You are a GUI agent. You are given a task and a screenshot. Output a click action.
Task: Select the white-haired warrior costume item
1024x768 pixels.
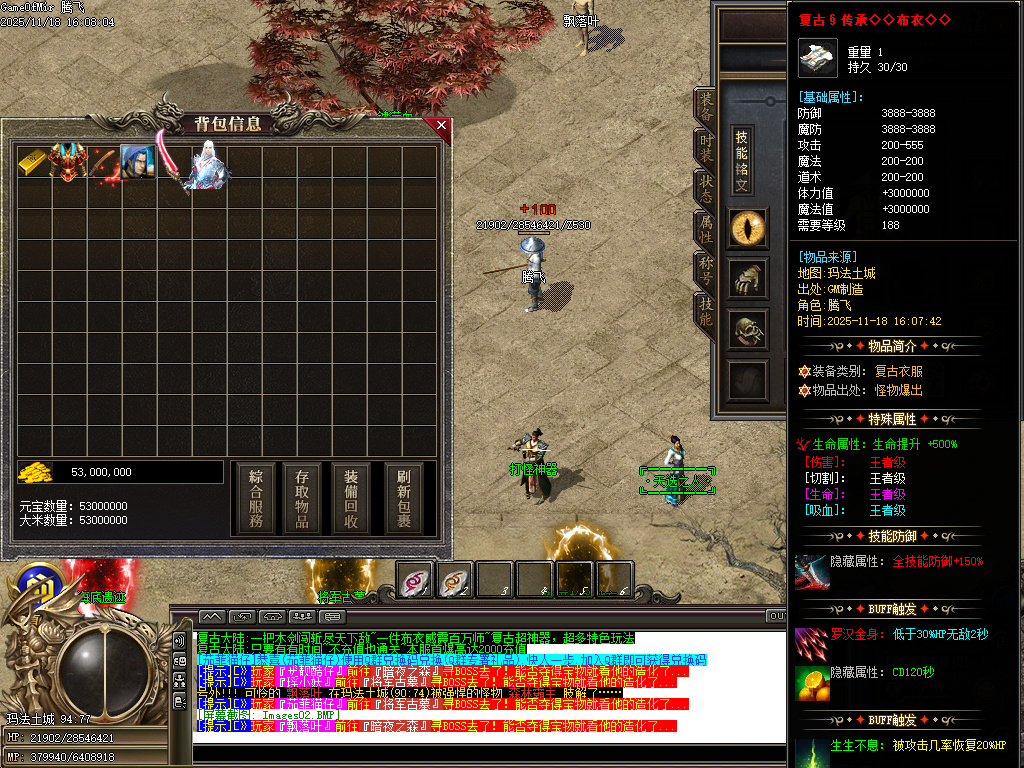click(x=208, y=165)
